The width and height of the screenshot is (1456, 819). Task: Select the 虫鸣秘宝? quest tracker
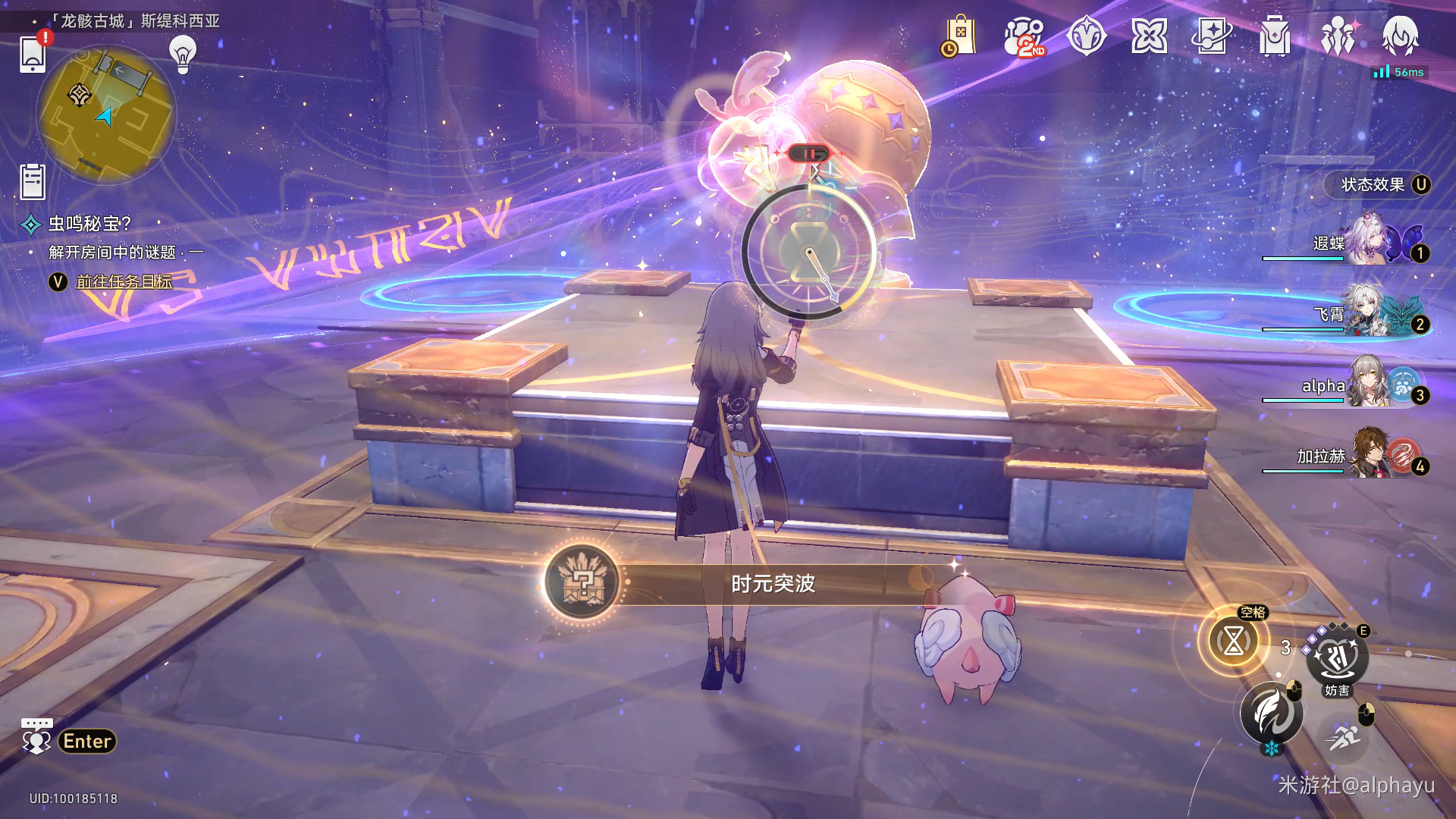coord(89,224)
